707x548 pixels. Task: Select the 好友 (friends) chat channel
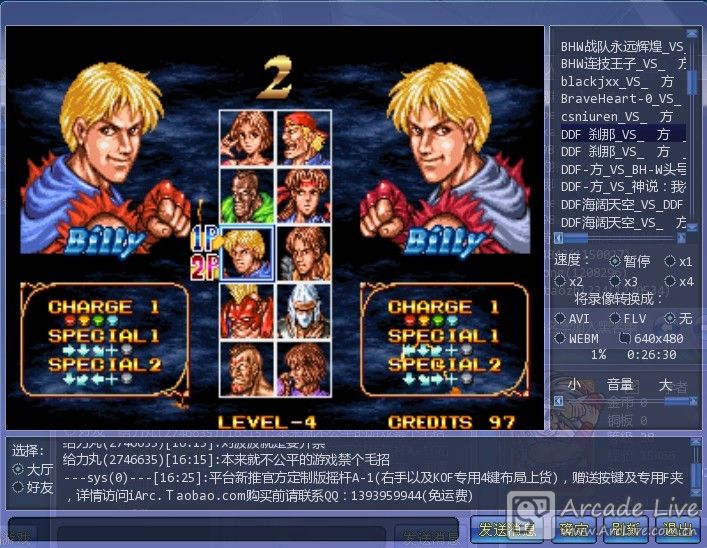pyautogui.click(x=17, y=487)
